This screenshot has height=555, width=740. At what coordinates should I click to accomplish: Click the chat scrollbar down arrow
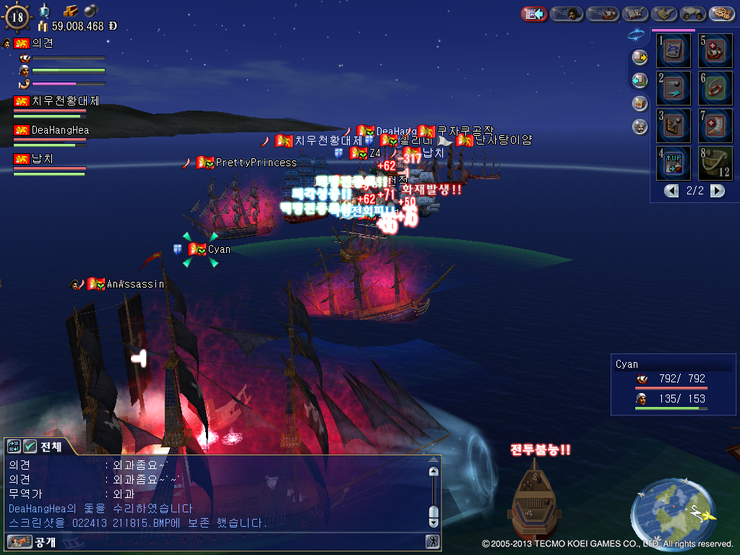(x=433, y=522)
